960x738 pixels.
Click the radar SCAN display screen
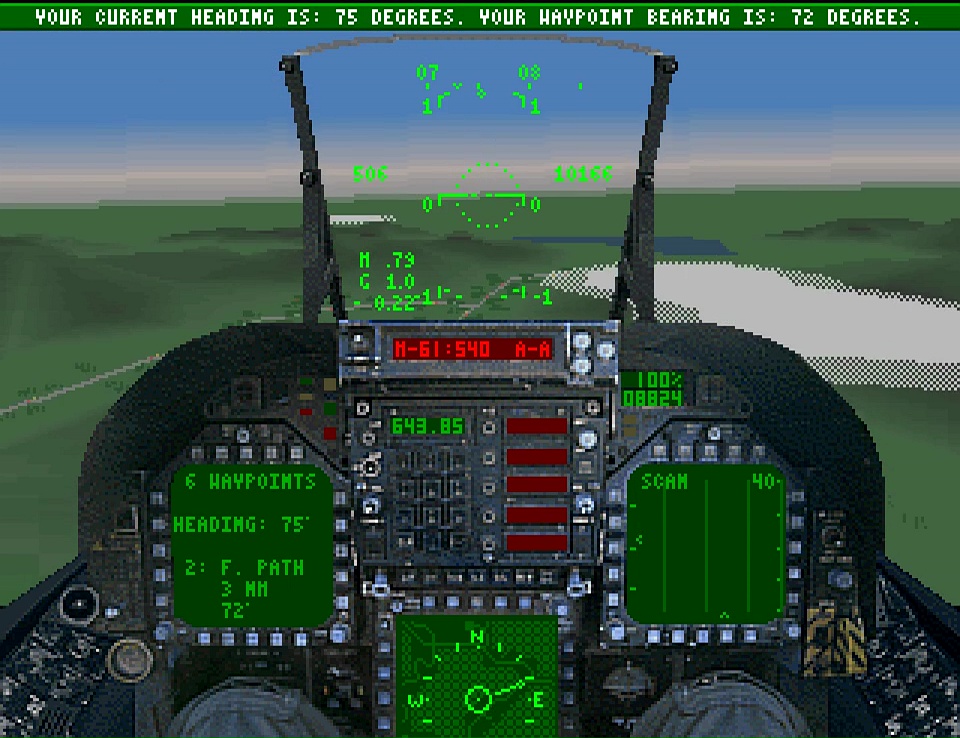point(706,545)
